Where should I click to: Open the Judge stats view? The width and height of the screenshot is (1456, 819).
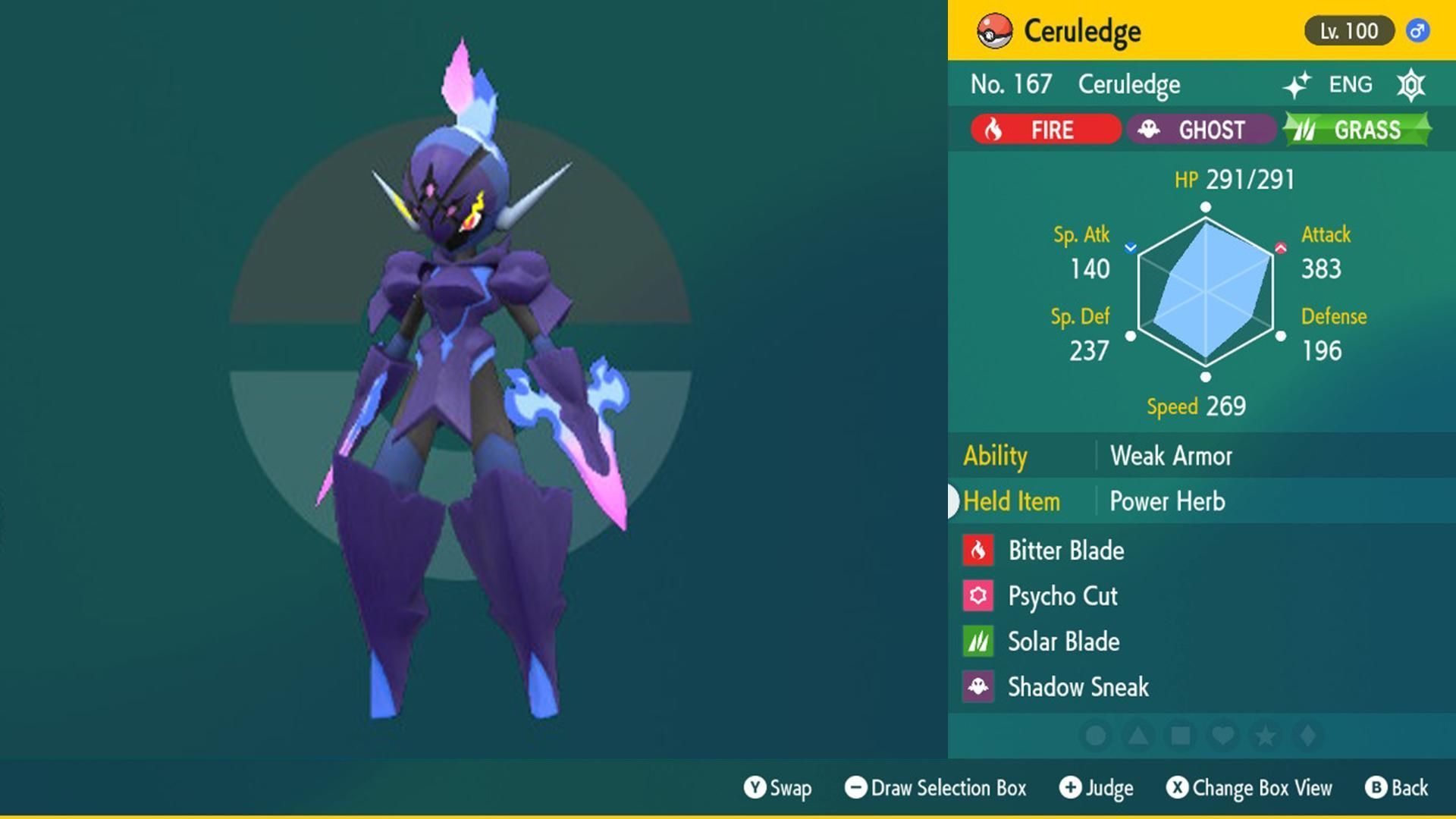(1097, 788)
